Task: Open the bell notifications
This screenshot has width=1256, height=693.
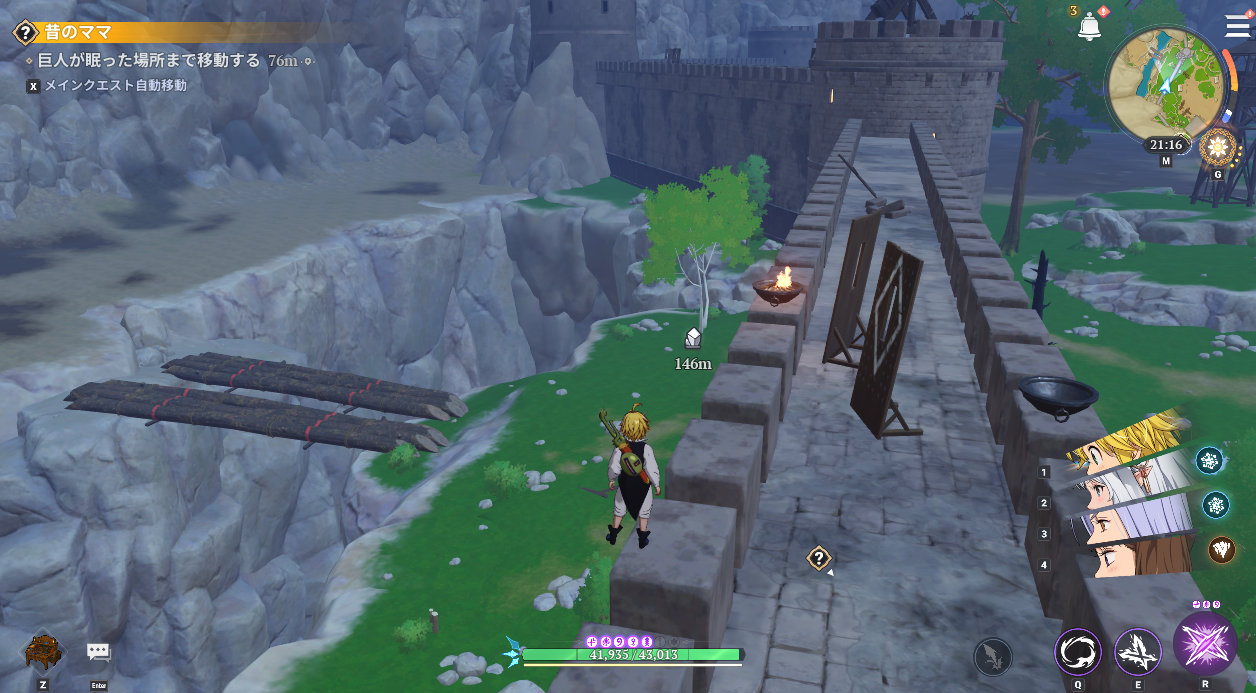Action: pyautogui.click(x=1089, y=27)
